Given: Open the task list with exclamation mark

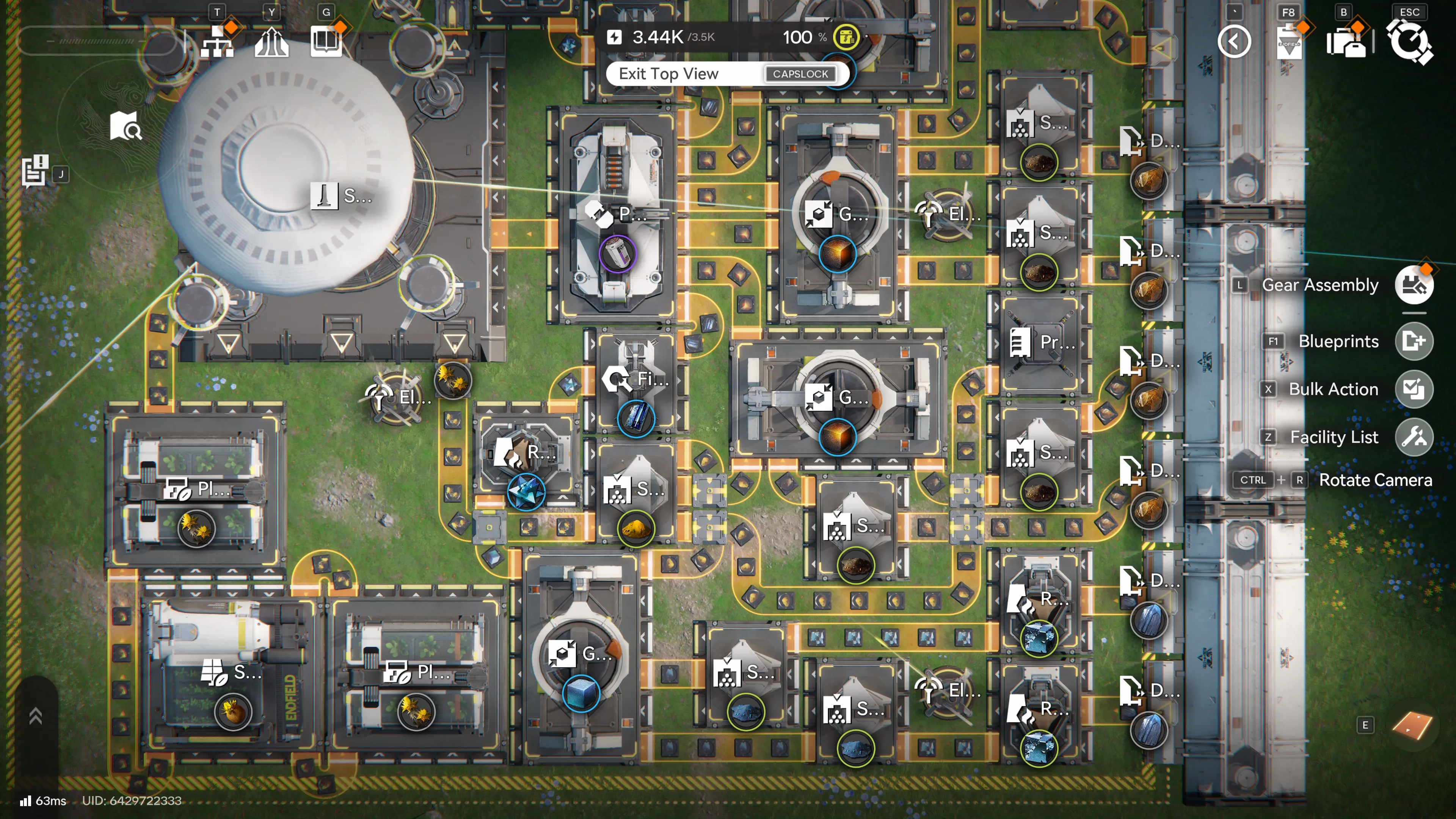Looking at the screenshot, I should click(x=35, y=170).
